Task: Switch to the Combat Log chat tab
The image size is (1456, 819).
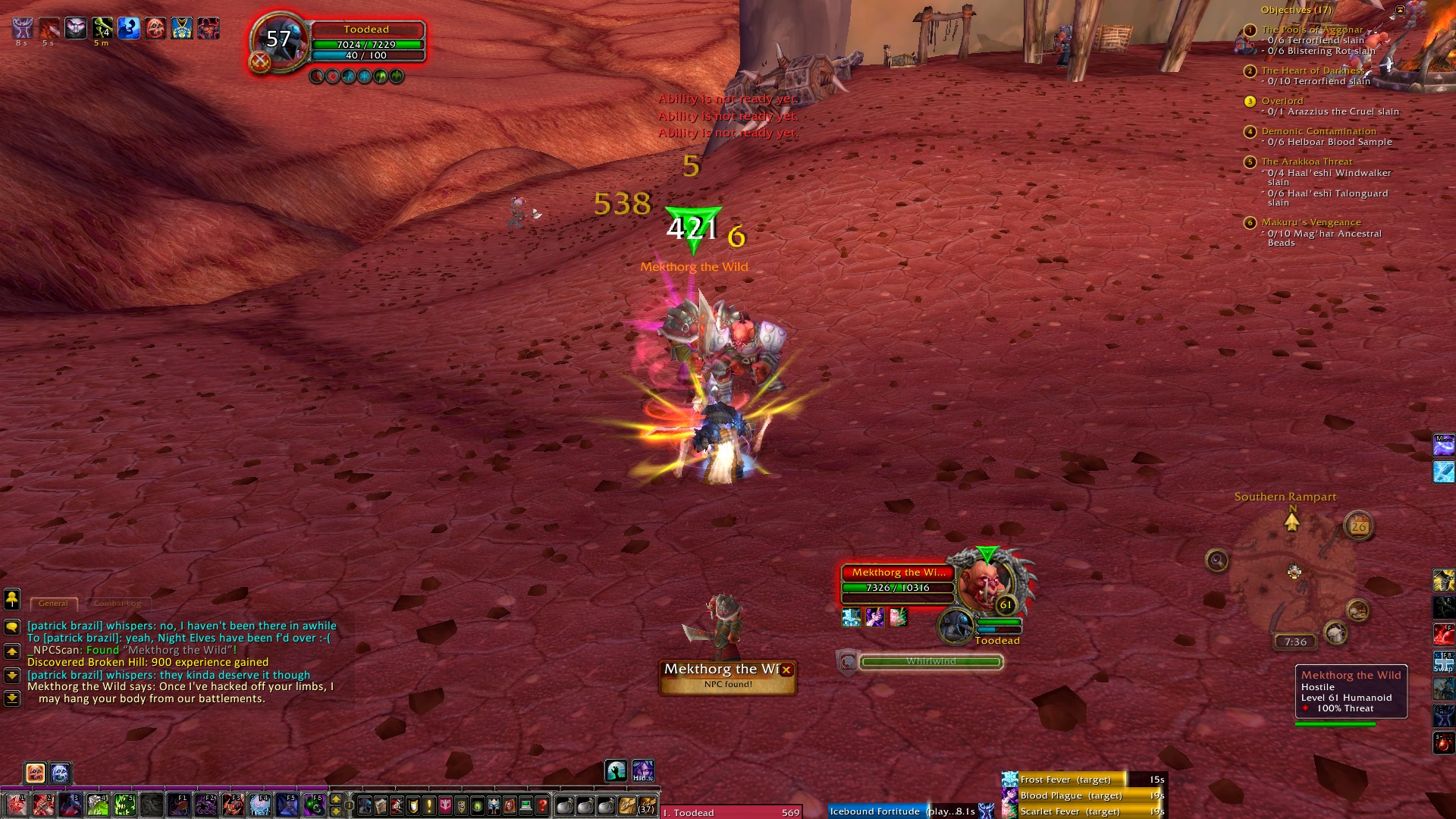Action: coord(118,604)
